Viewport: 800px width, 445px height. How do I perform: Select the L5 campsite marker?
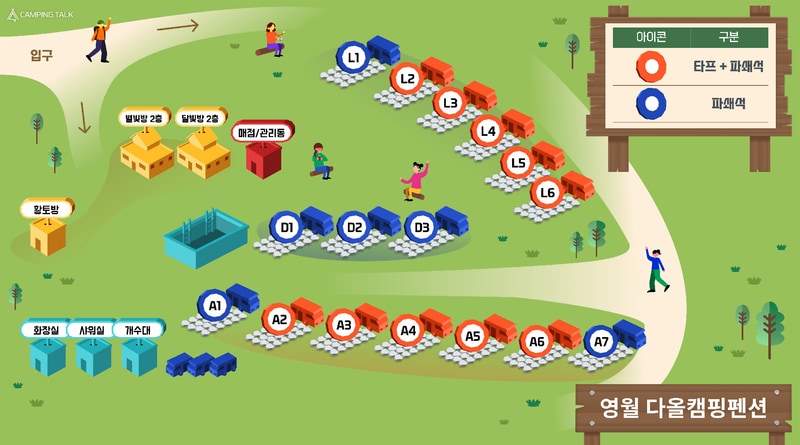click(517, 162)
